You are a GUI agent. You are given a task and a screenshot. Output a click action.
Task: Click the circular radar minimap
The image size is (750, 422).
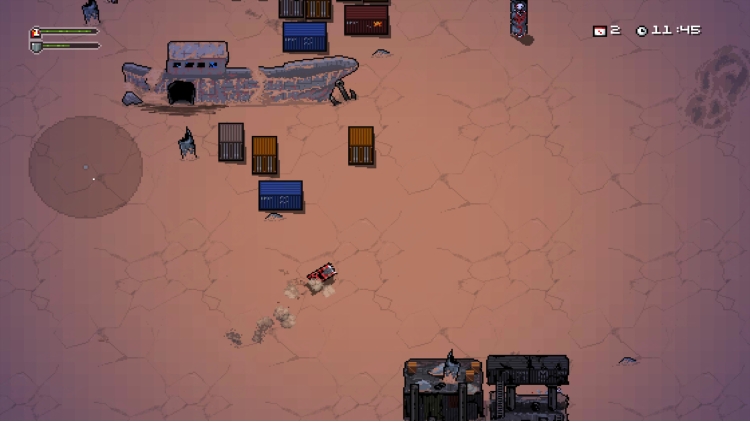coord(85,167)
